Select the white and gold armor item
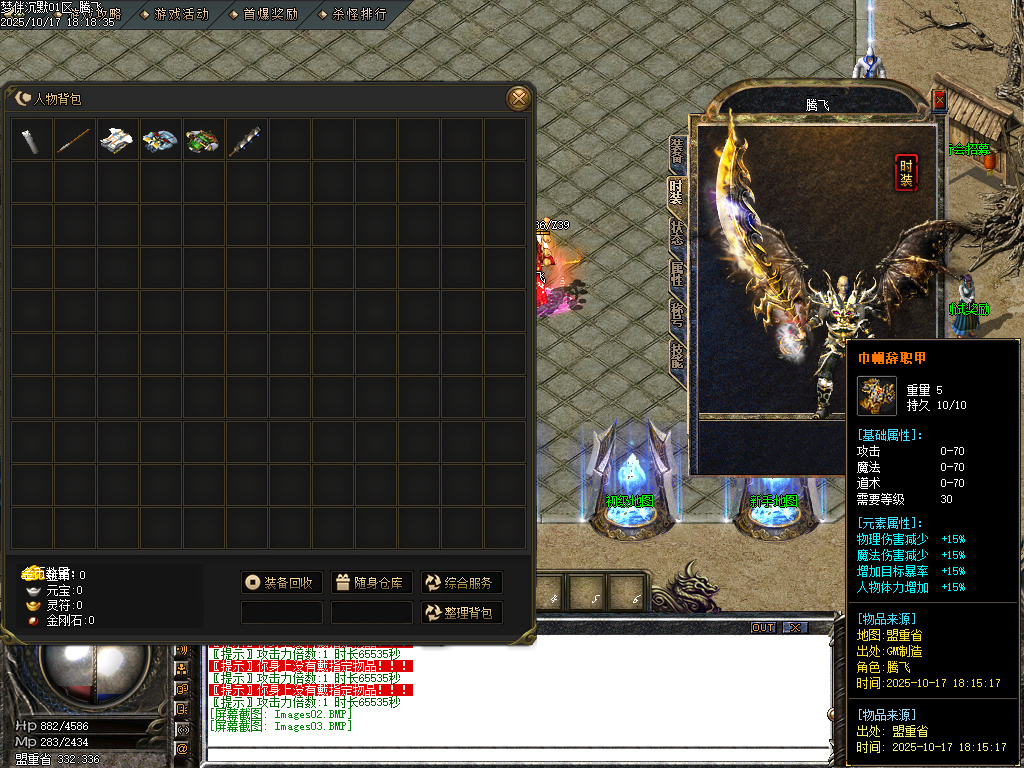 [118, 140]
